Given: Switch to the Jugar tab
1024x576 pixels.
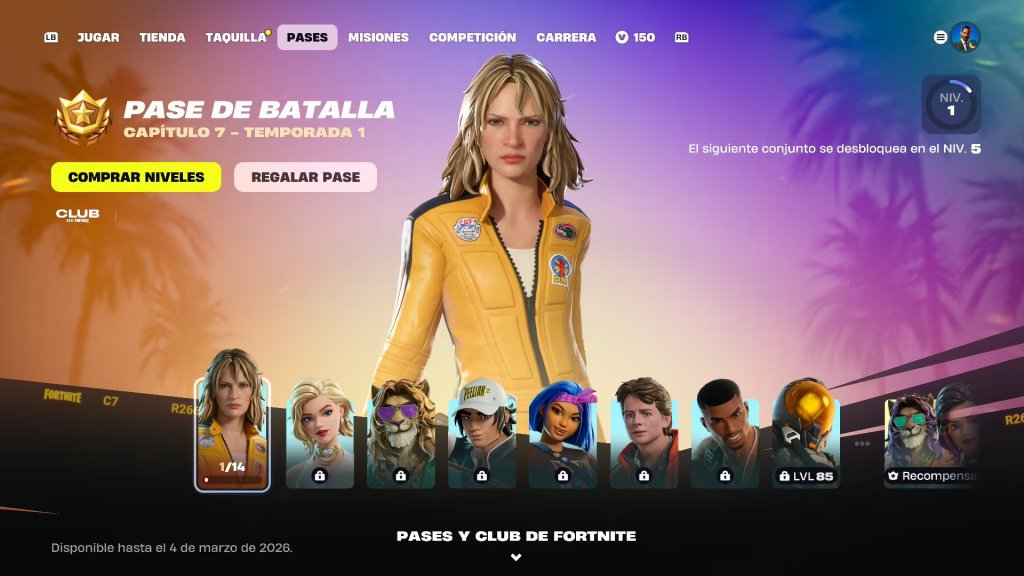Looking at the screenshot, I should pyautogui.click(x=98, y=37).
